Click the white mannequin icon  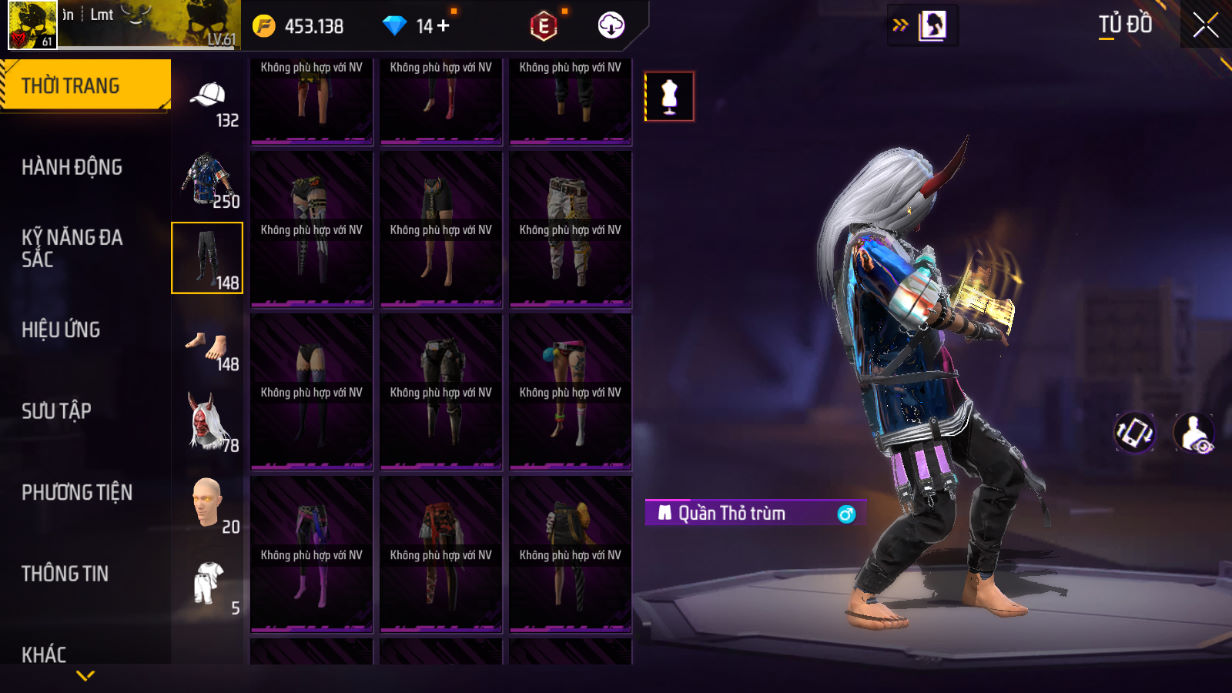(669, 97)
